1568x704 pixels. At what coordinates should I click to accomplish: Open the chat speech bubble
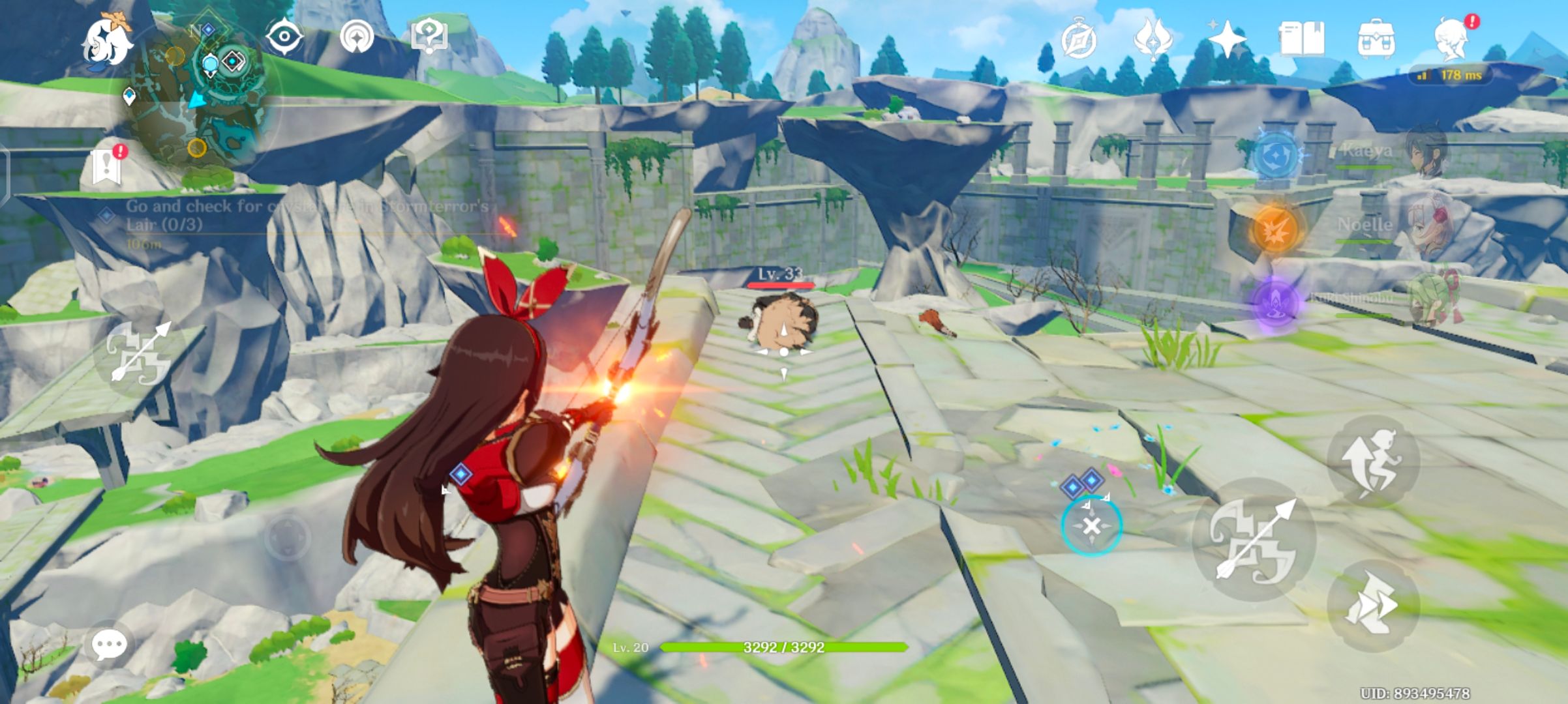[108, 645]
